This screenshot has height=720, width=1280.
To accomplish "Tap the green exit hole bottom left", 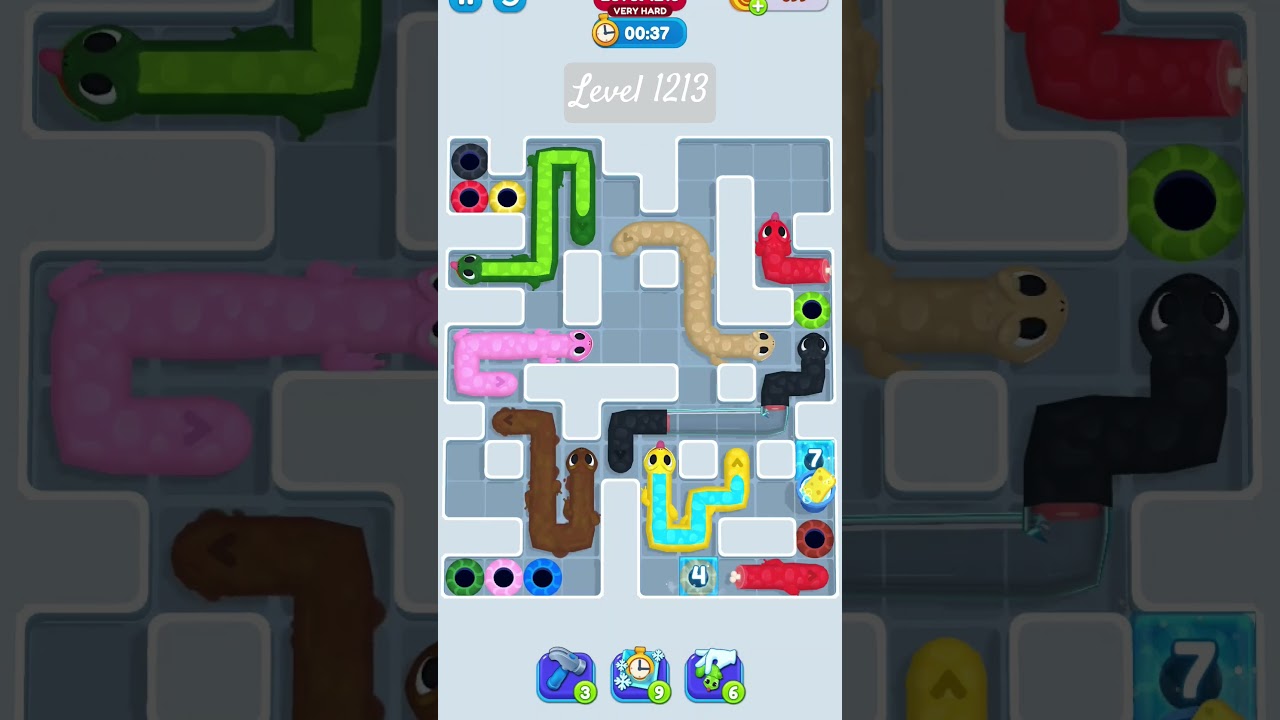I will (463, 575).
